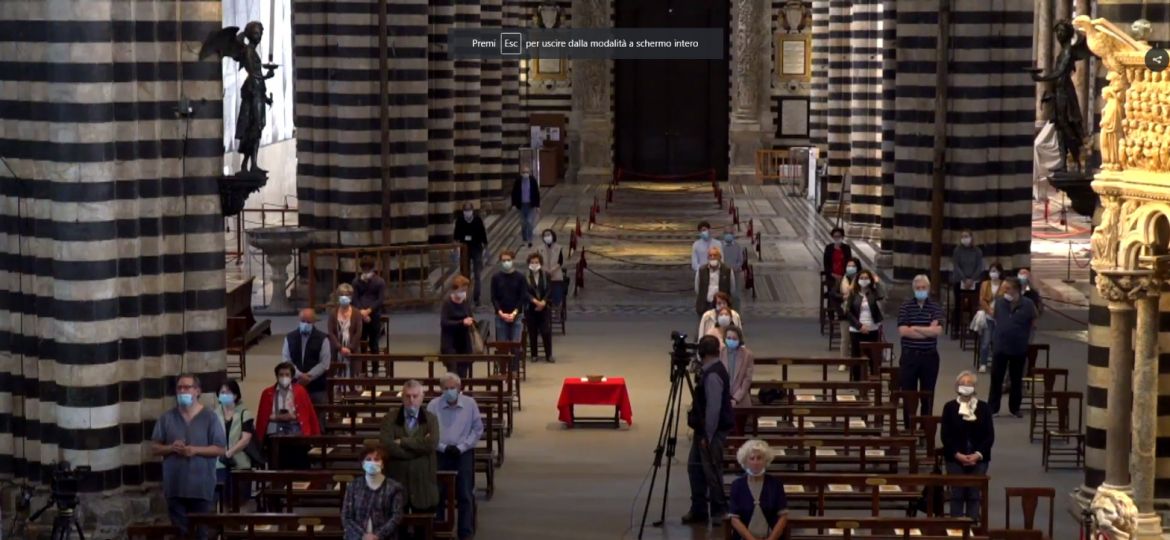This screenshot has width=1170, height=540.
Task: Open the video share button
Action: (1157, 59)
